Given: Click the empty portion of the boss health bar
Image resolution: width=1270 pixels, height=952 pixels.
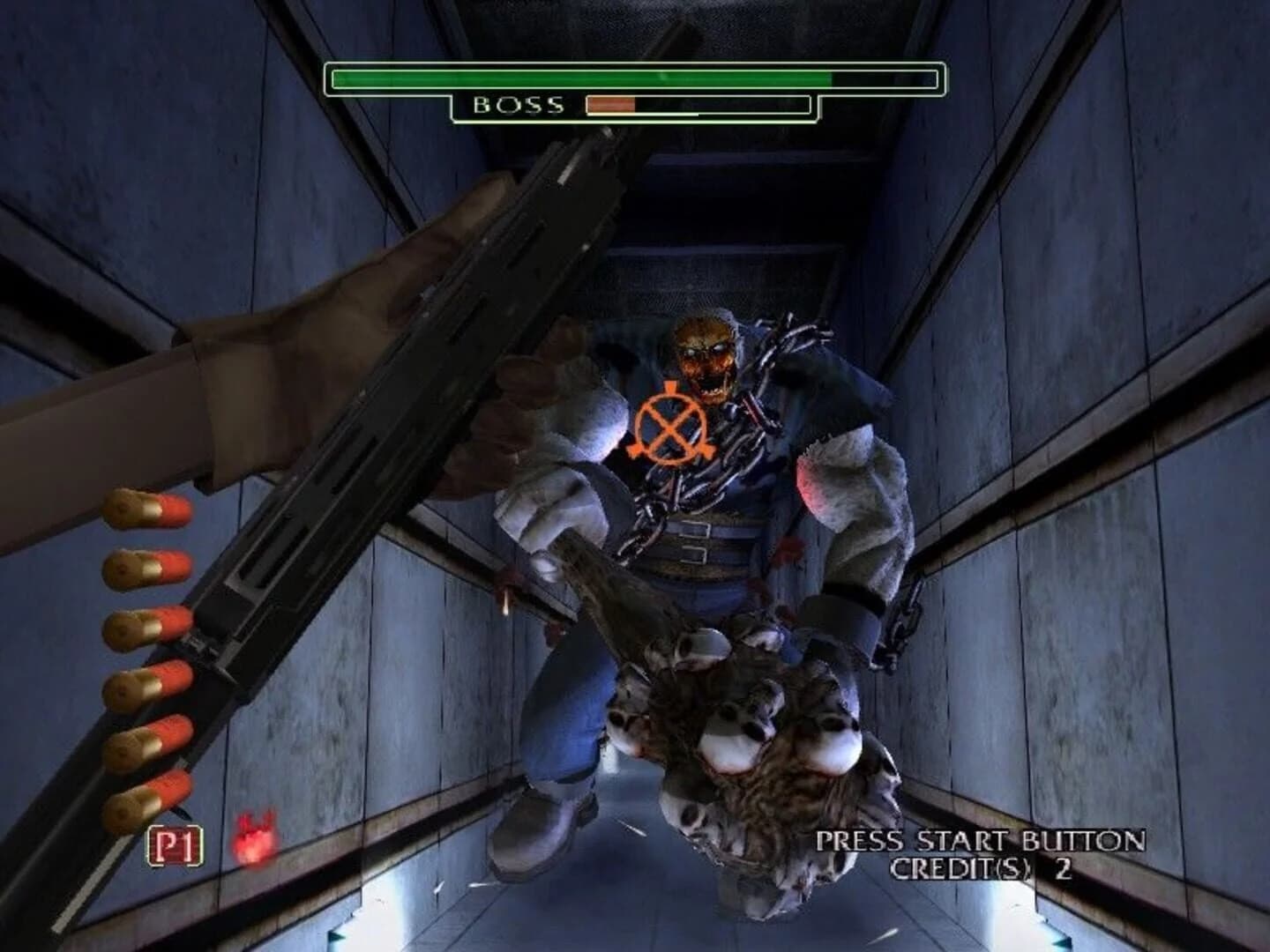Looking at the screenshot, I should (x=723, y=106).
